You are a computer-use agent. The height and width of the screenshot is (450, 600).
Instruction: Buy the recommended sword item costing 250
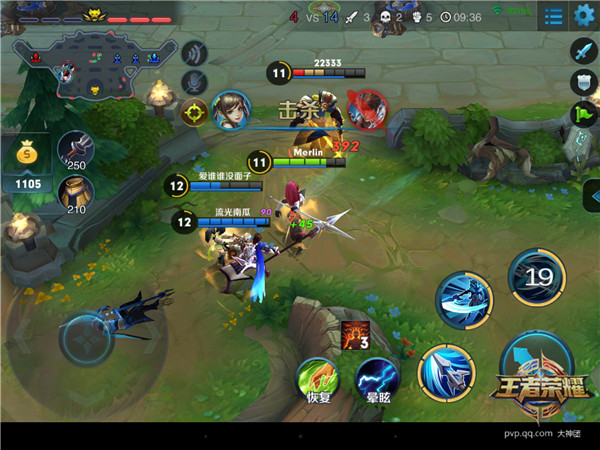tap(75, 150)
